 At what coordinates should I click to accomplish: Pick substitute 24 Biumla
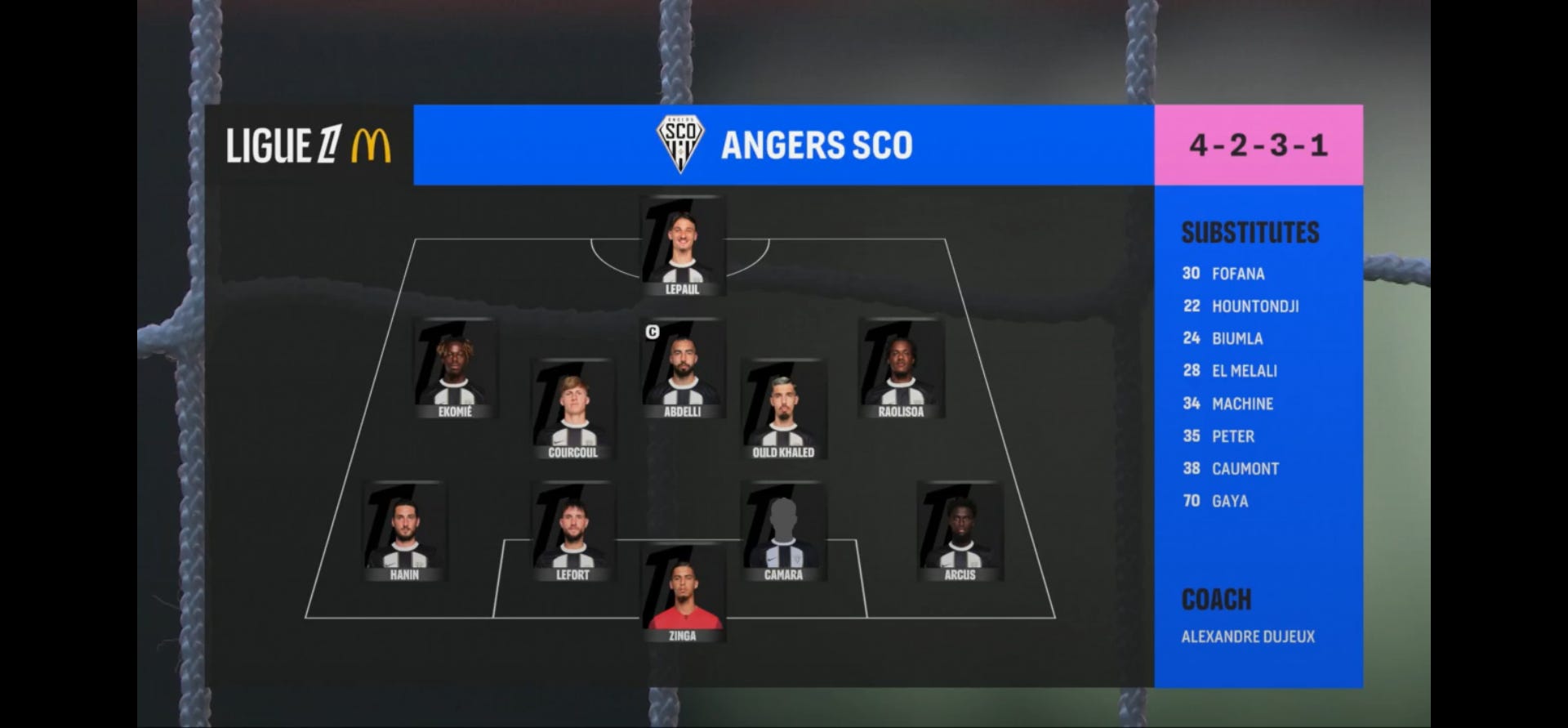[x=1223, y=338]
